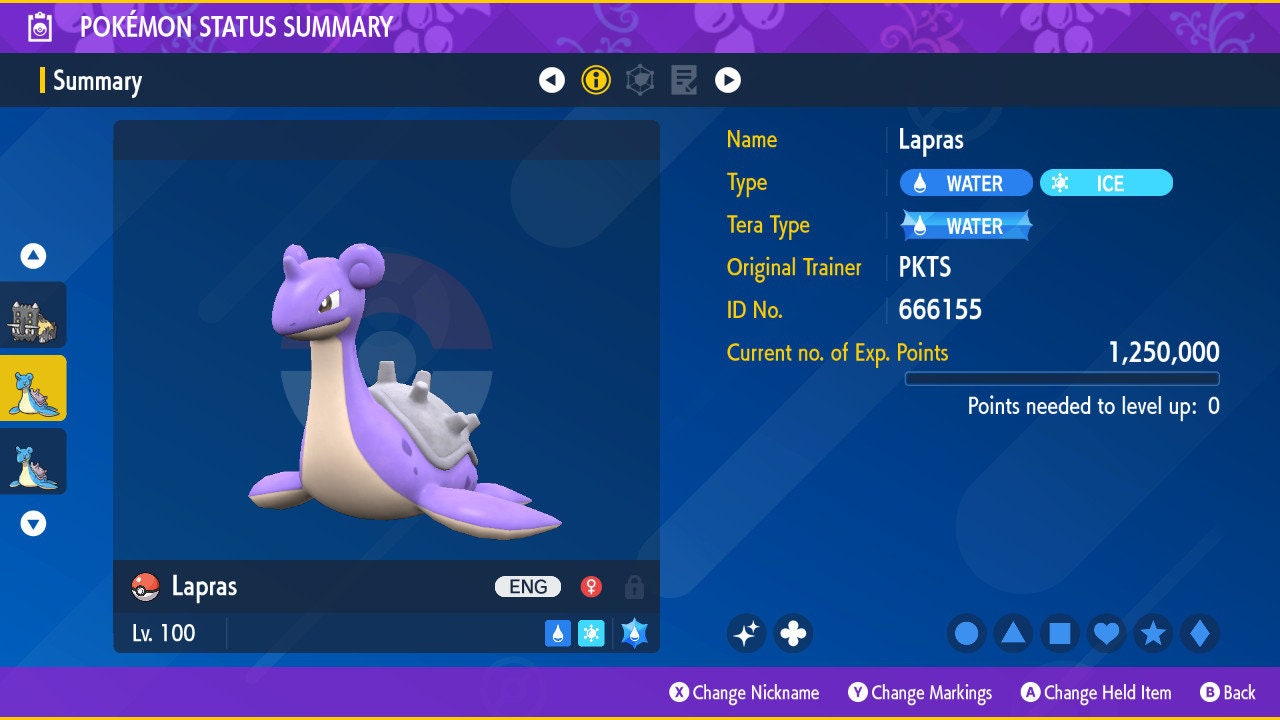Select the yellow info summary tab
This screenshot has height=720, width=1280.
click(596, 80)
